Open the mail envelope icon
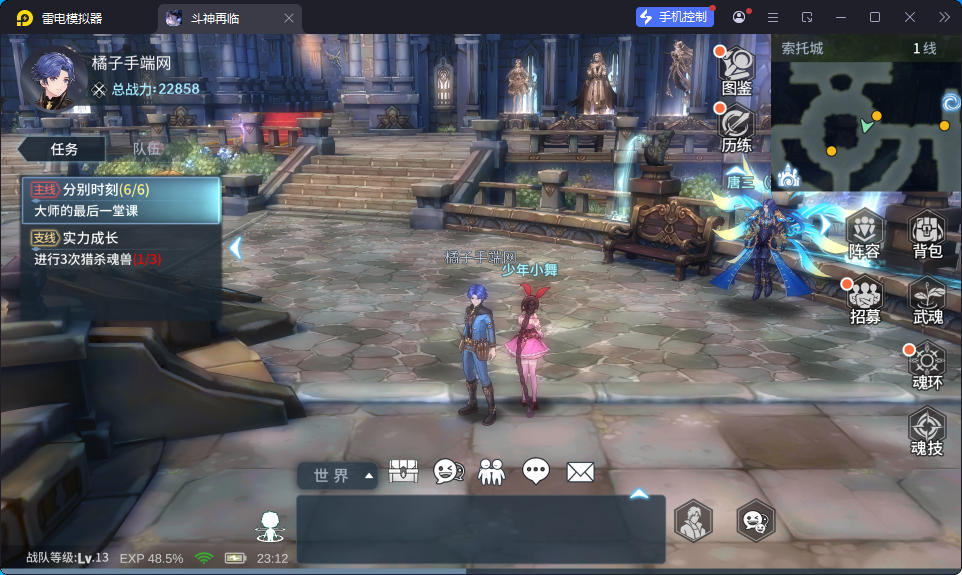This screenshot has width=962, height=575. click(x=580, y=472)
